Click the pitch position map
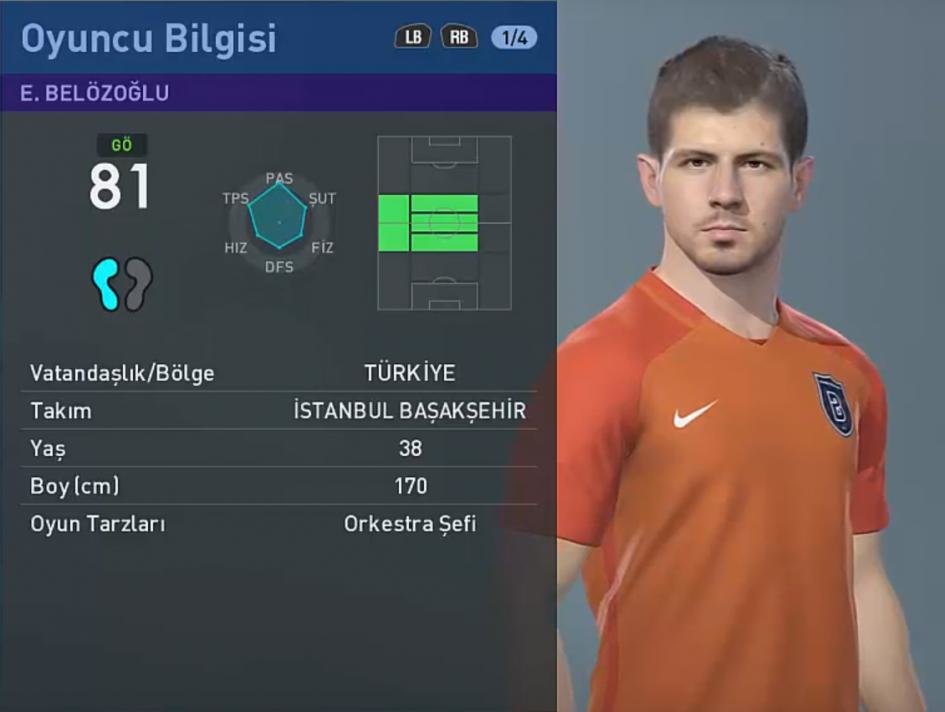 444,223
